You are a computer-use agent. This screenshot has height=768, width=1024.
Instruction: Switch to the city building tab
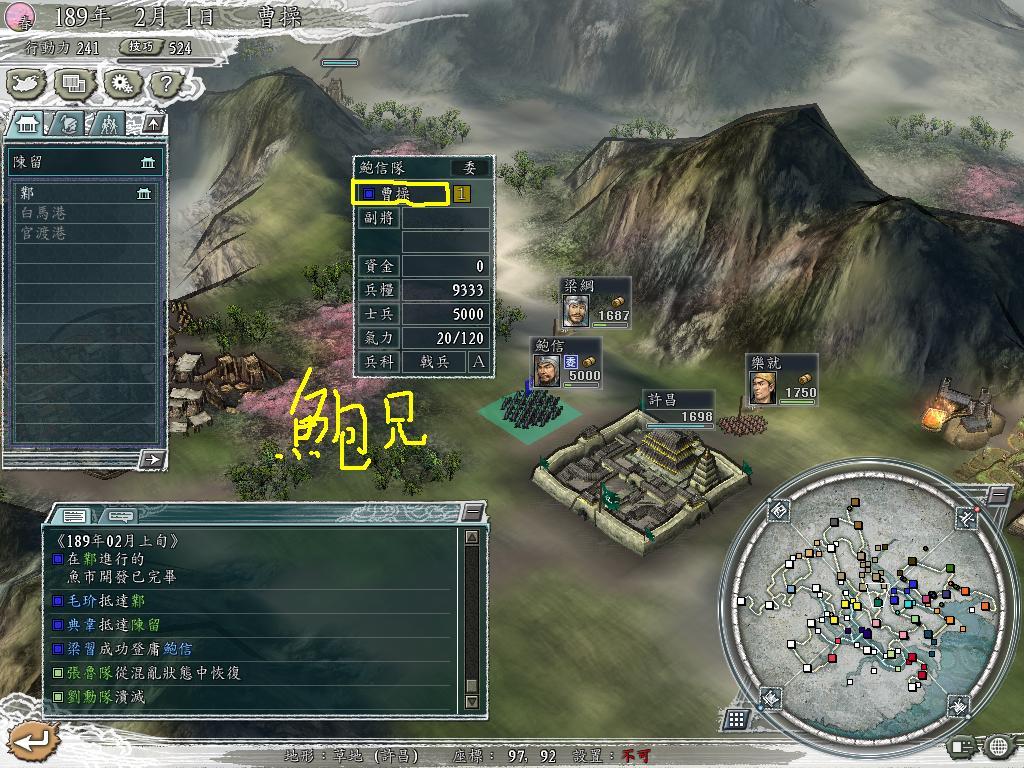[29, 123]
